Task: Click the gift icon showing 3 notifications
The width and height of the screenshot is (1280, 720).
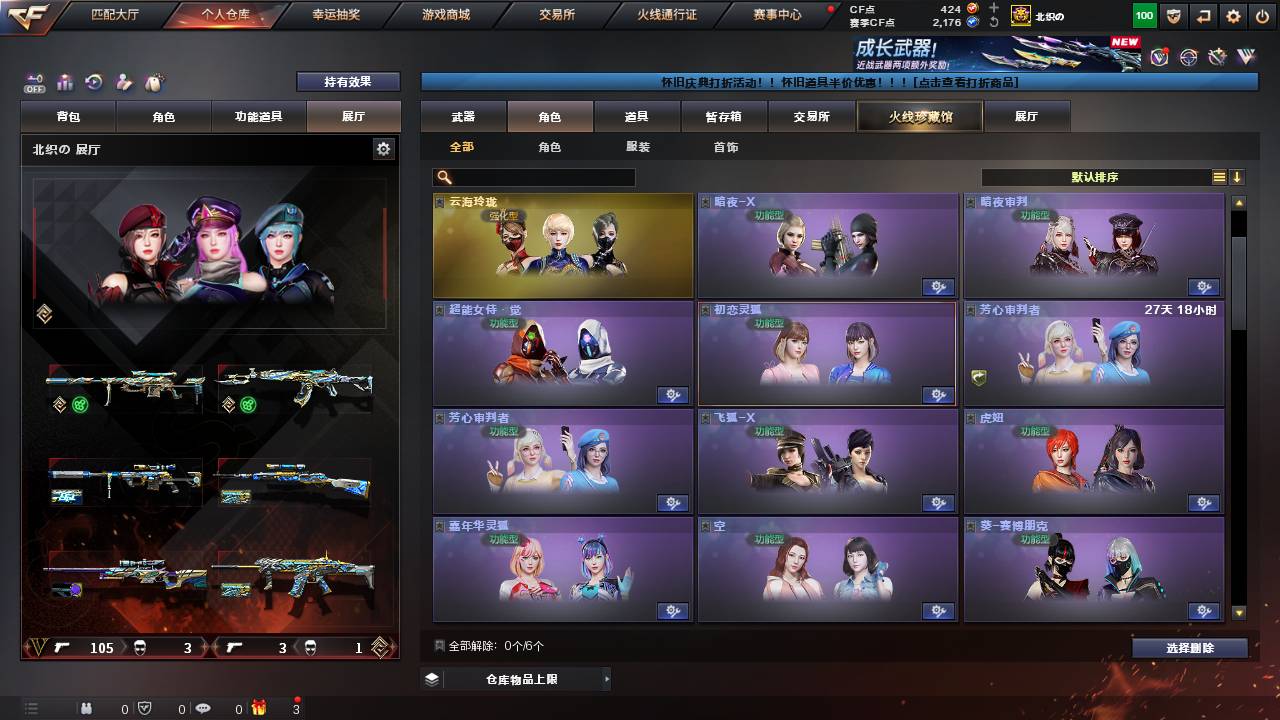Action: click(x=258, y=707)
